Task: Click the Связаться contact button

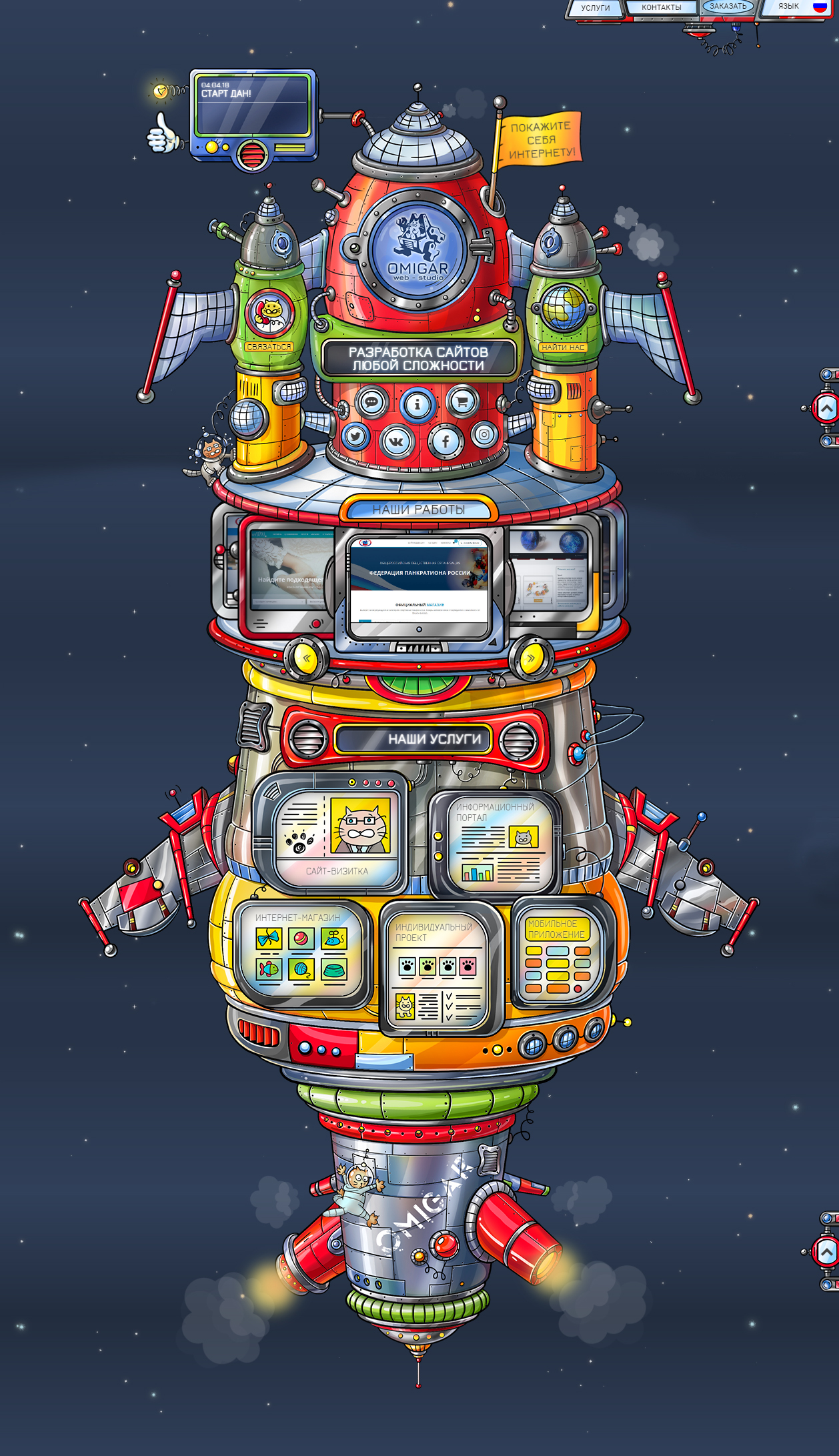Action: 269,347
